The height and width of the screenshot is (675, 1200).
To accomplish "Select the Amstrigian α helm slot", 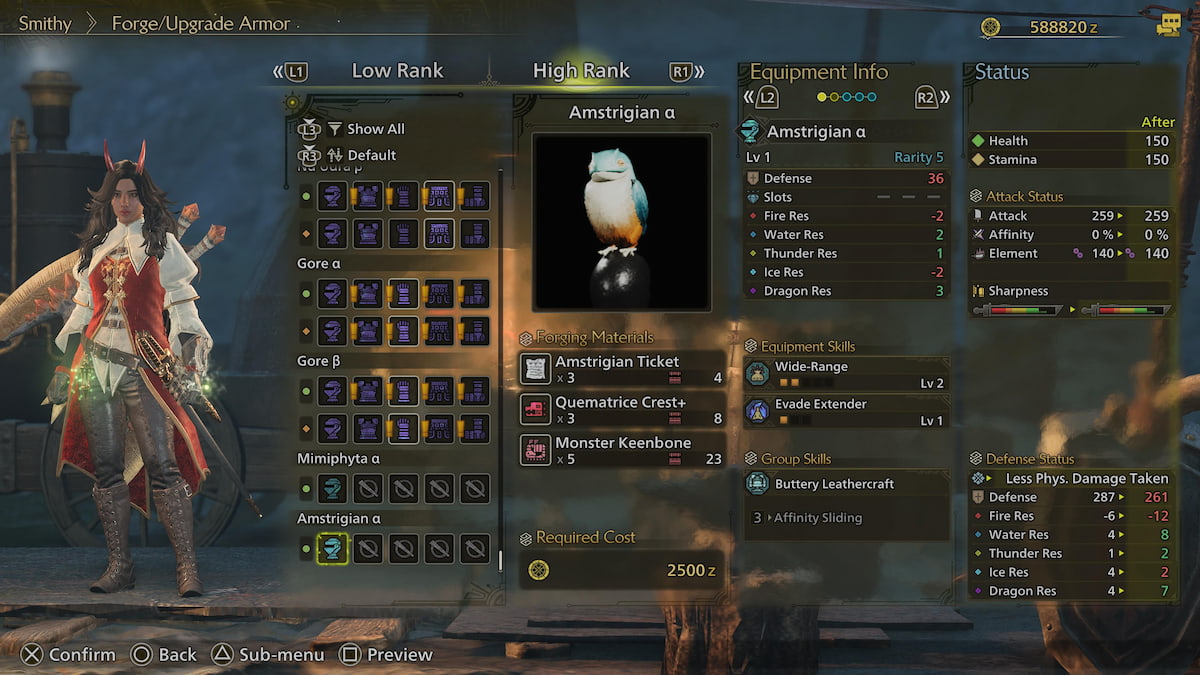I will 333,548.
